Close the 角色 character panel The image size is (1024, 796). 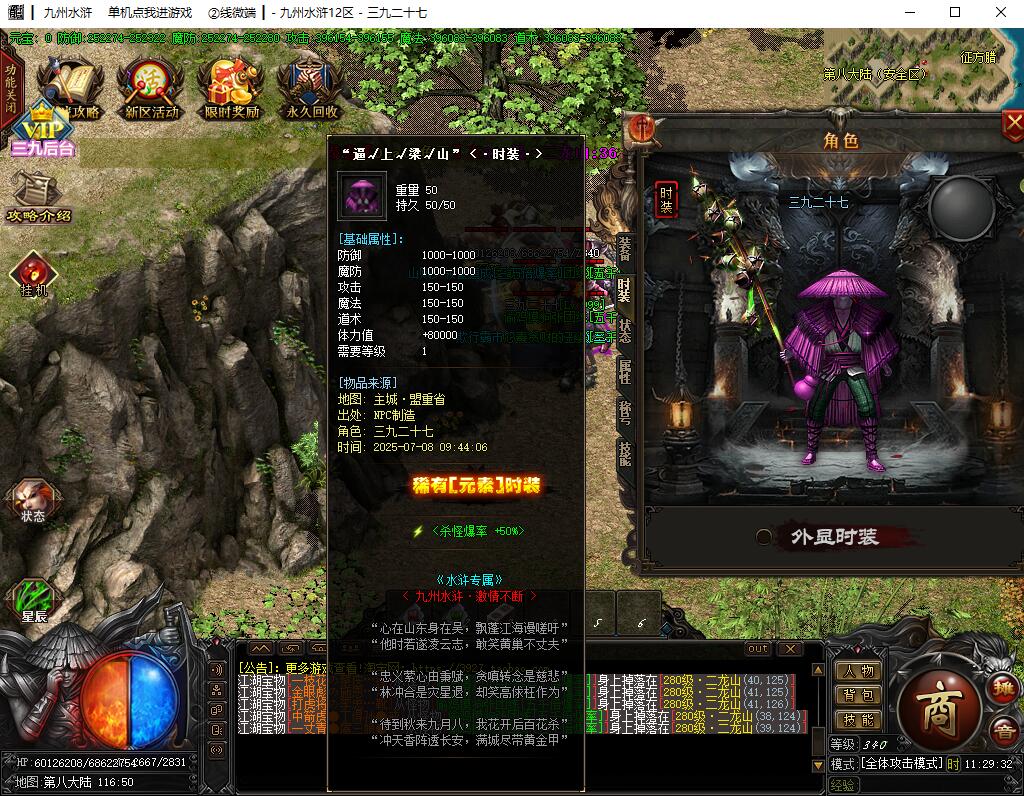coord(1012,125)
